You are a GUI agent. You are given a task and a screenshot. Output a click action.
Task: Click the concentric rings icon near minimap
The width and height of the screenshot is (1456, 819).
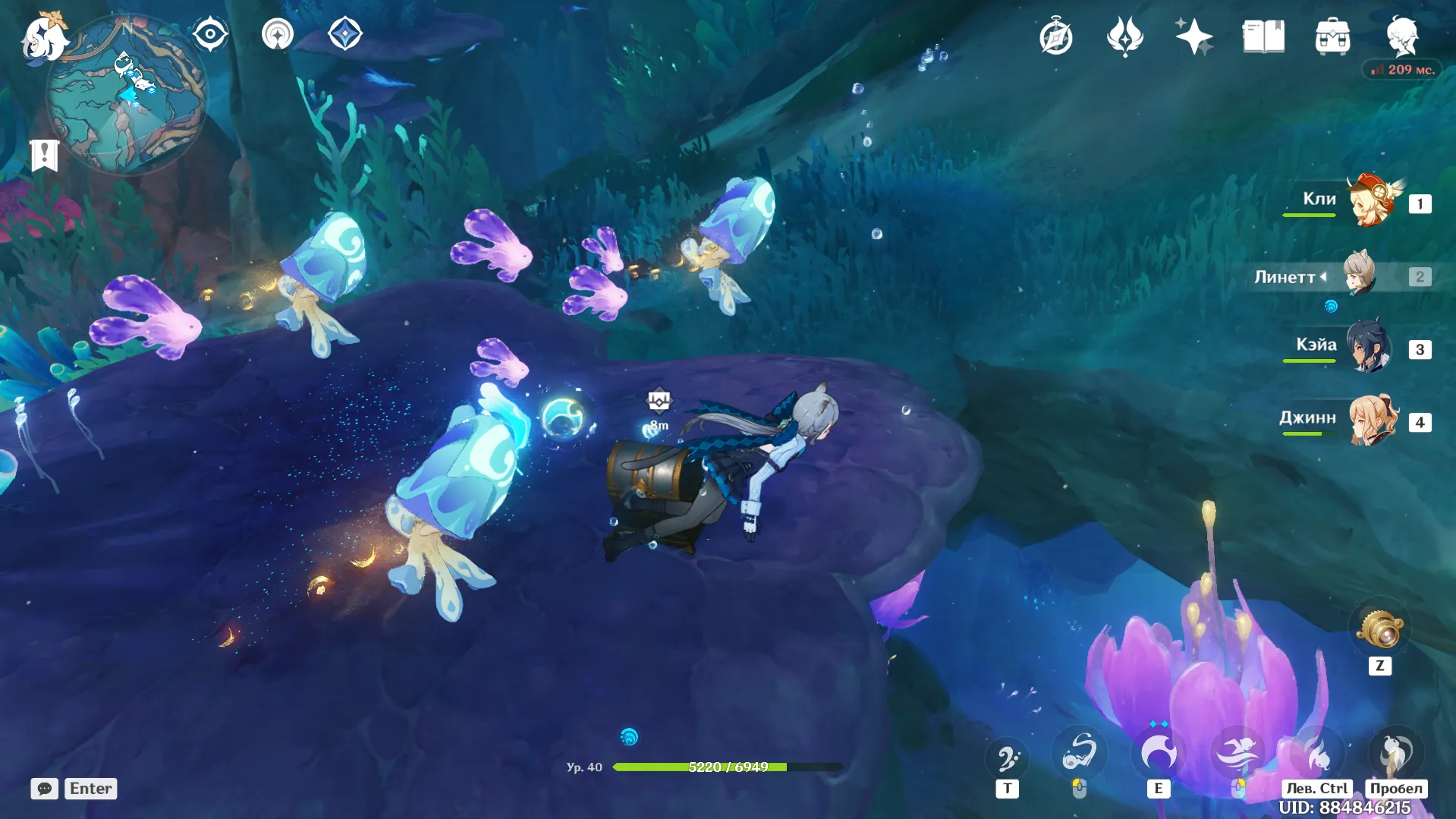coord(278,34)
